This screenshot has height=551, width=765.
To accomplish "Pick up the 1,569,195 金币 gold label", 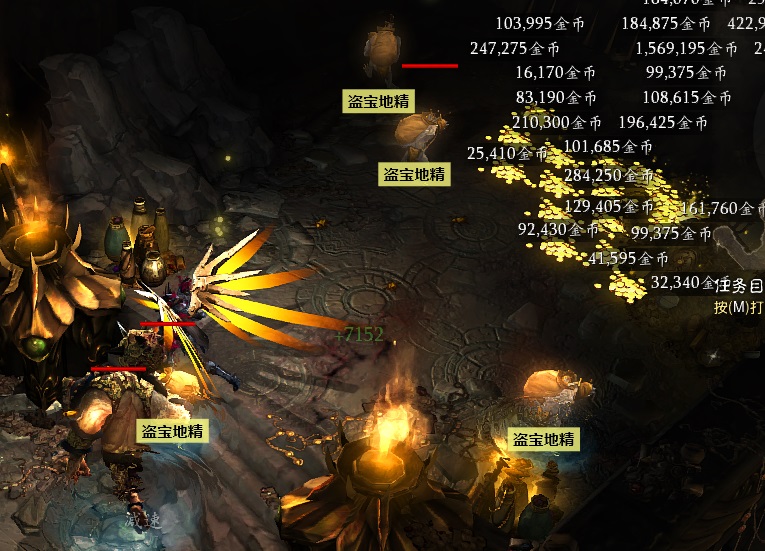I will [686, 48].
